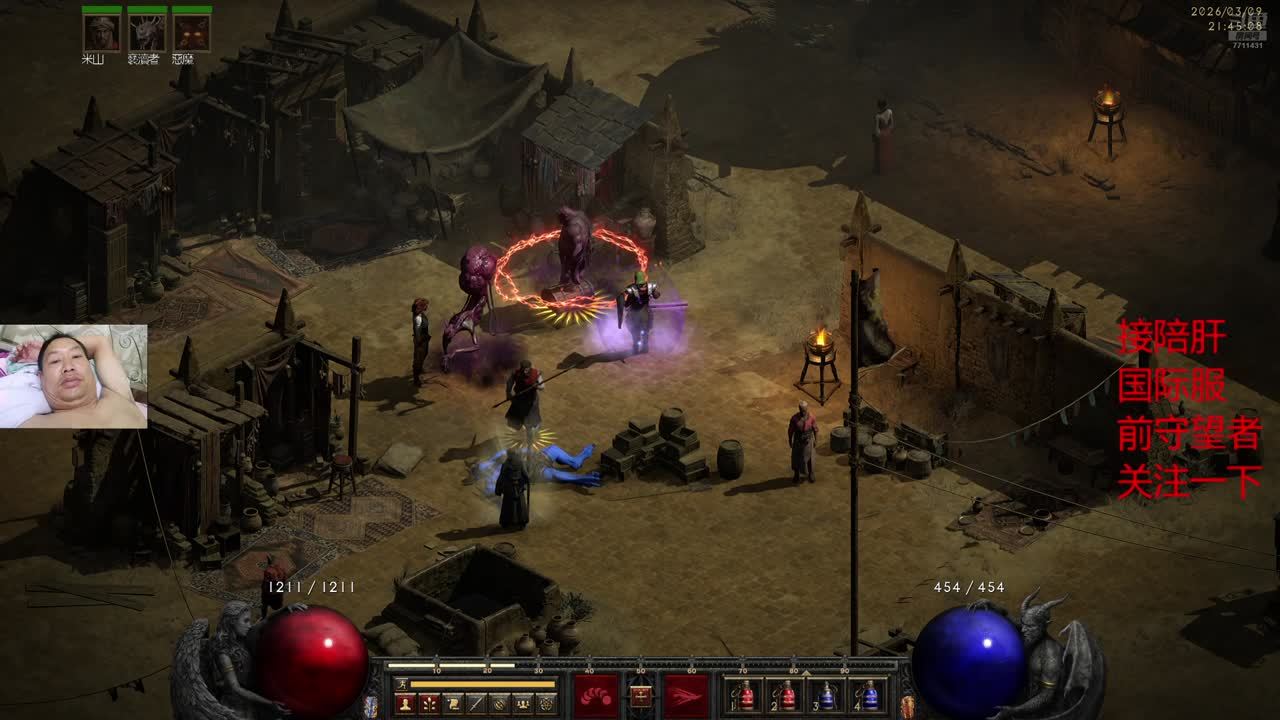This screenshot has height=720, width=1280.
Task: Use the blue mana potion in belt slot 4
Action: [x=868, y=695]
